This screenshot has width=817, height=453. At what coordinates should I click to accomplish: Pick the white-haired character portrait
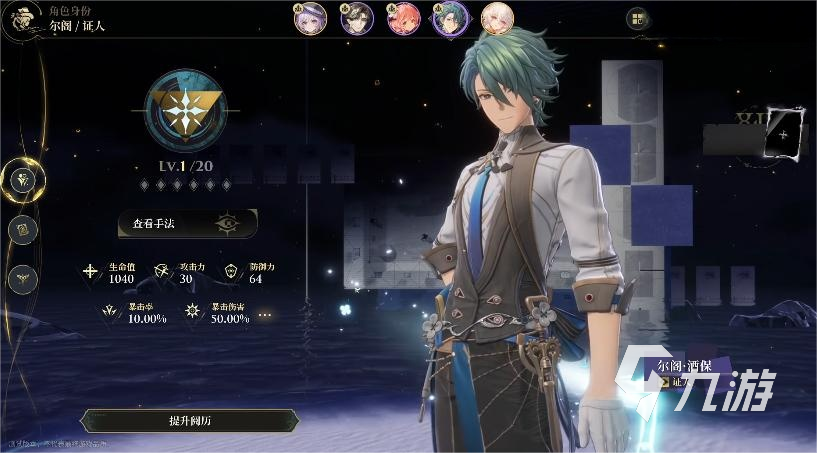(497, 17)
